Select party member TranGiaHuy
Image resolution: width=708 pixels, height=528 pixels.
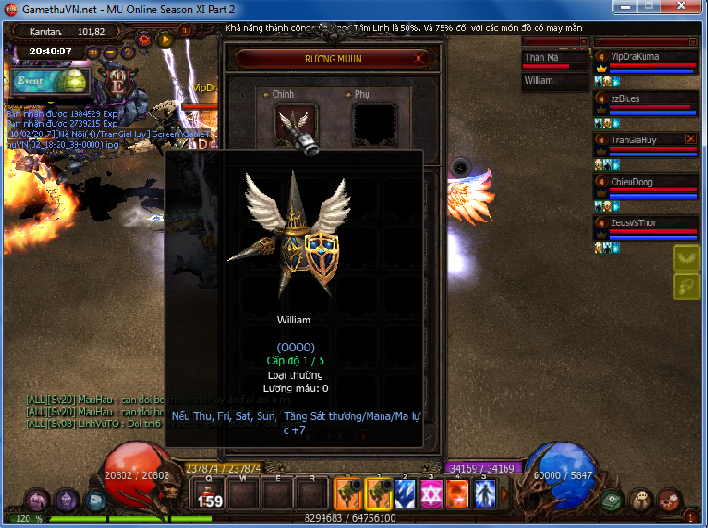pos(646,140)
